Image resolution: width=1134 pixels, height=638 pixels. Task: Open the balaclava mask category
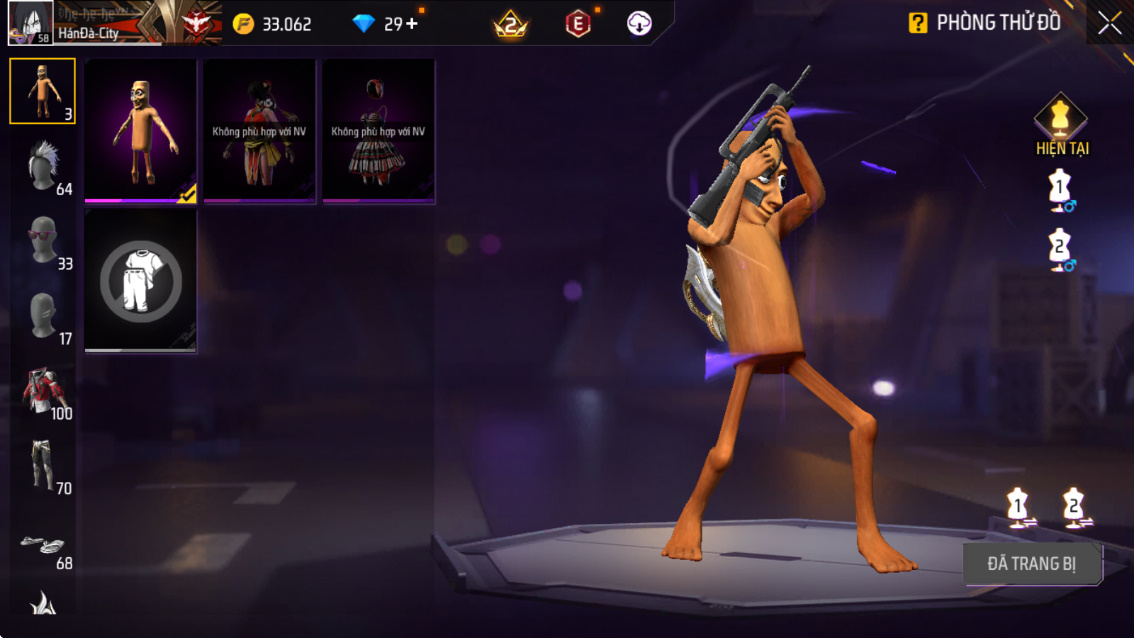point(42,316)
